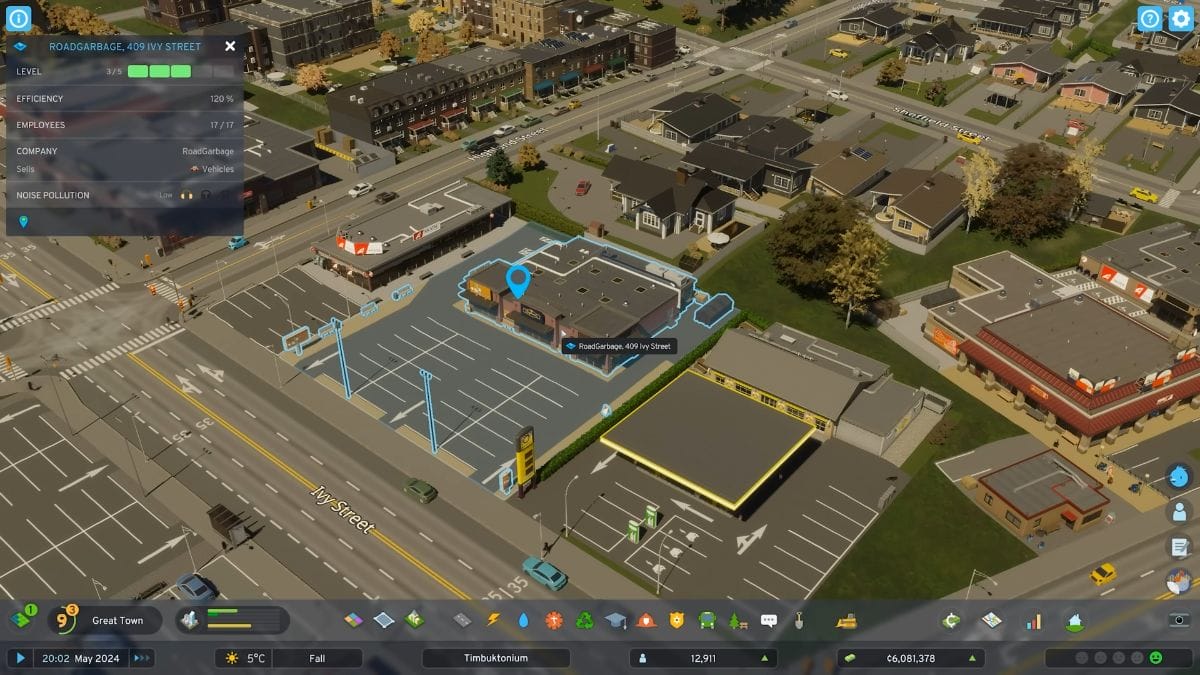Select the Roads tool
Viewport: 1200px width, 675px height.
[462, 621]
